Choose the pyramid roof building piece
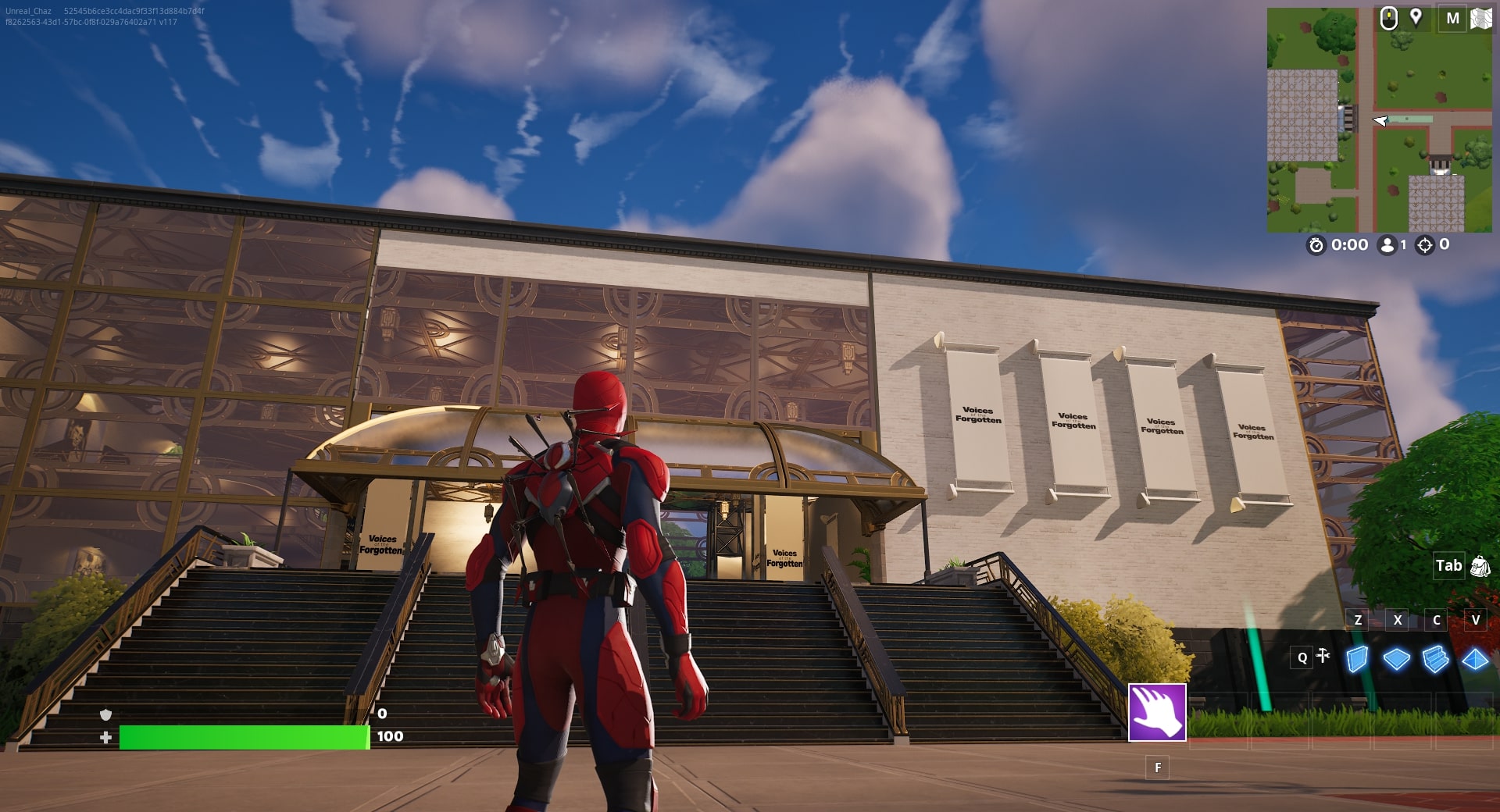The image size is (1500, 812). [1475, 660]
